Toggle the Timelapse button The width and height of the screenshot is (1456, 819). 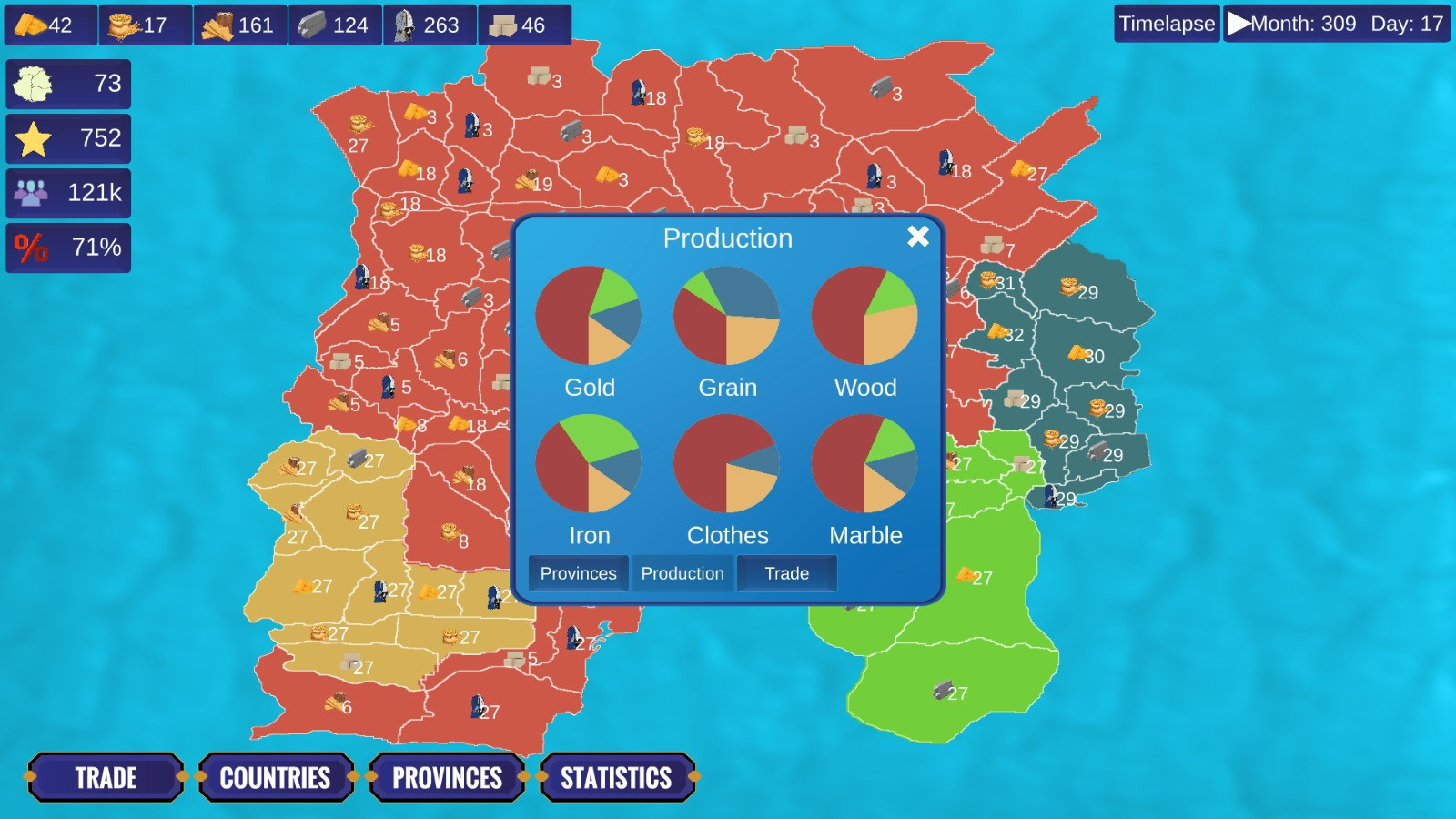[x=1167, y=24]
